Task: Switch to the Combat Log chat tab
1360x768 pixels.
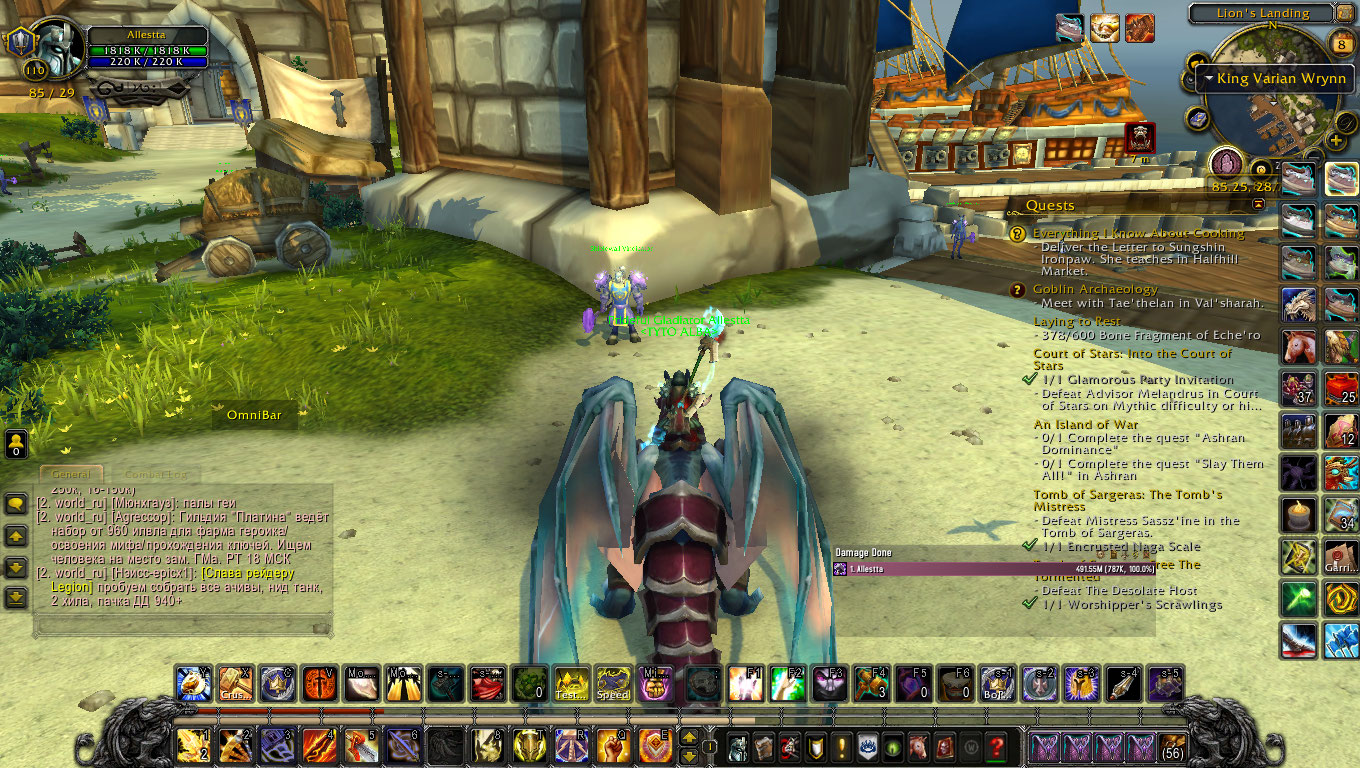Action: [155, 474]
